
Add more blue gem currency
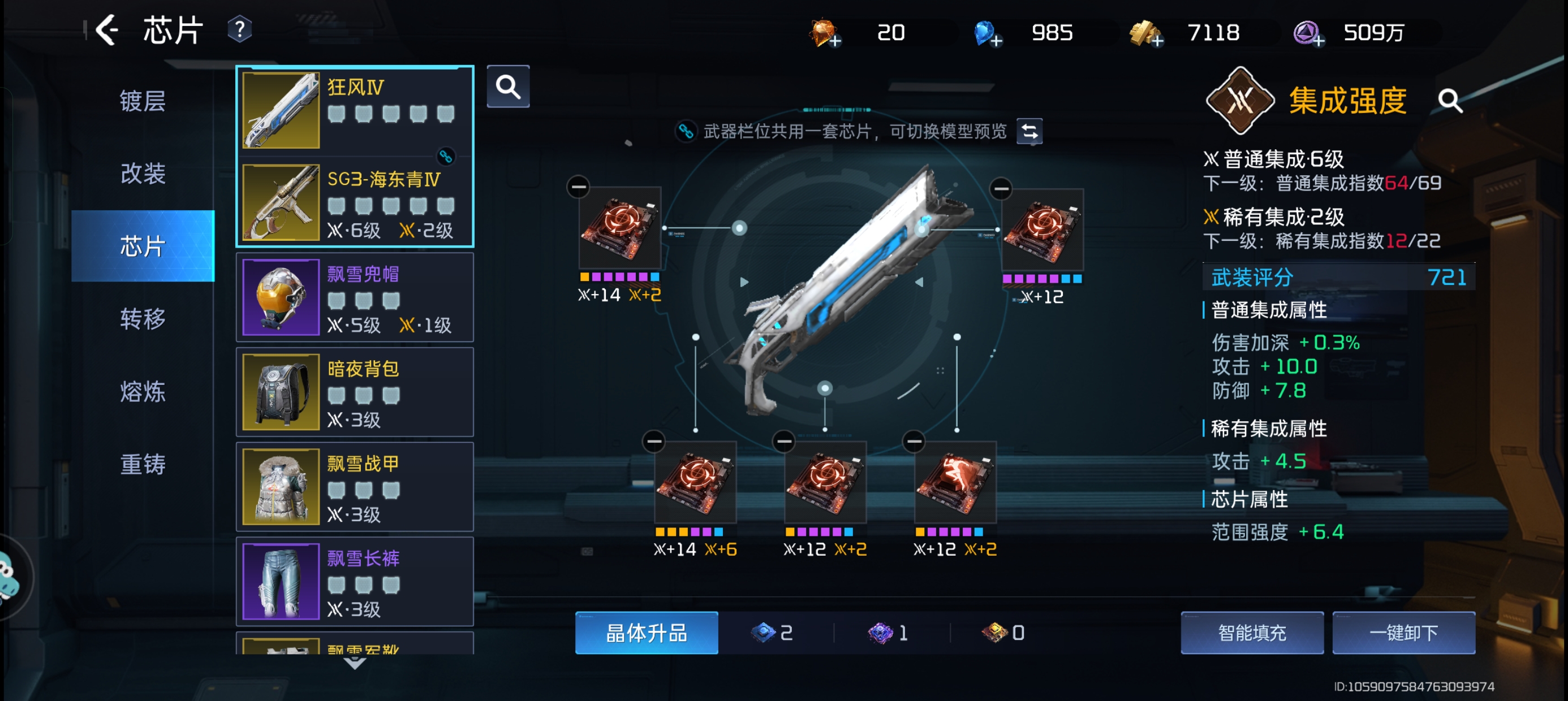coord(996,41)
